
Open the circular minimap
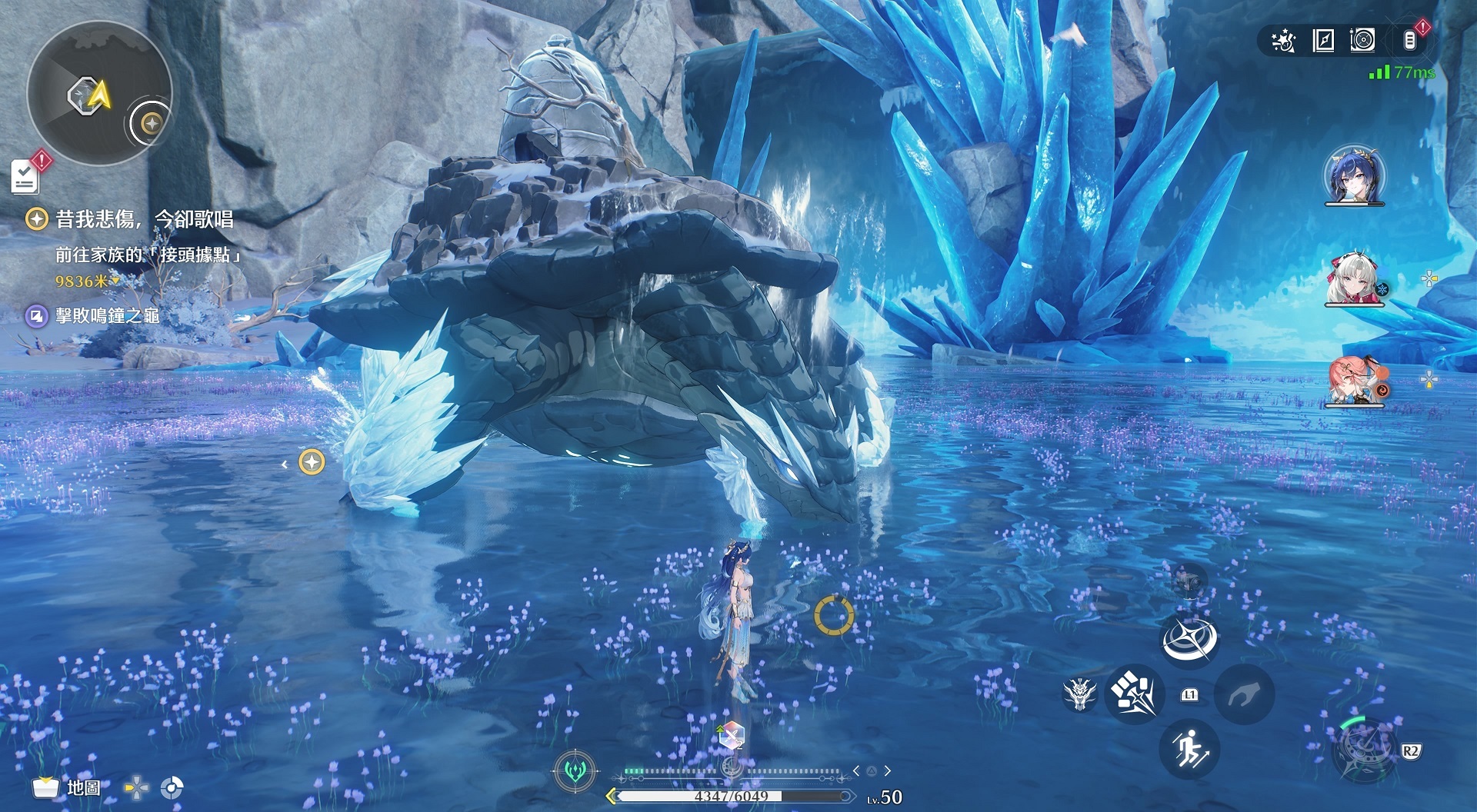pos(98,94)
